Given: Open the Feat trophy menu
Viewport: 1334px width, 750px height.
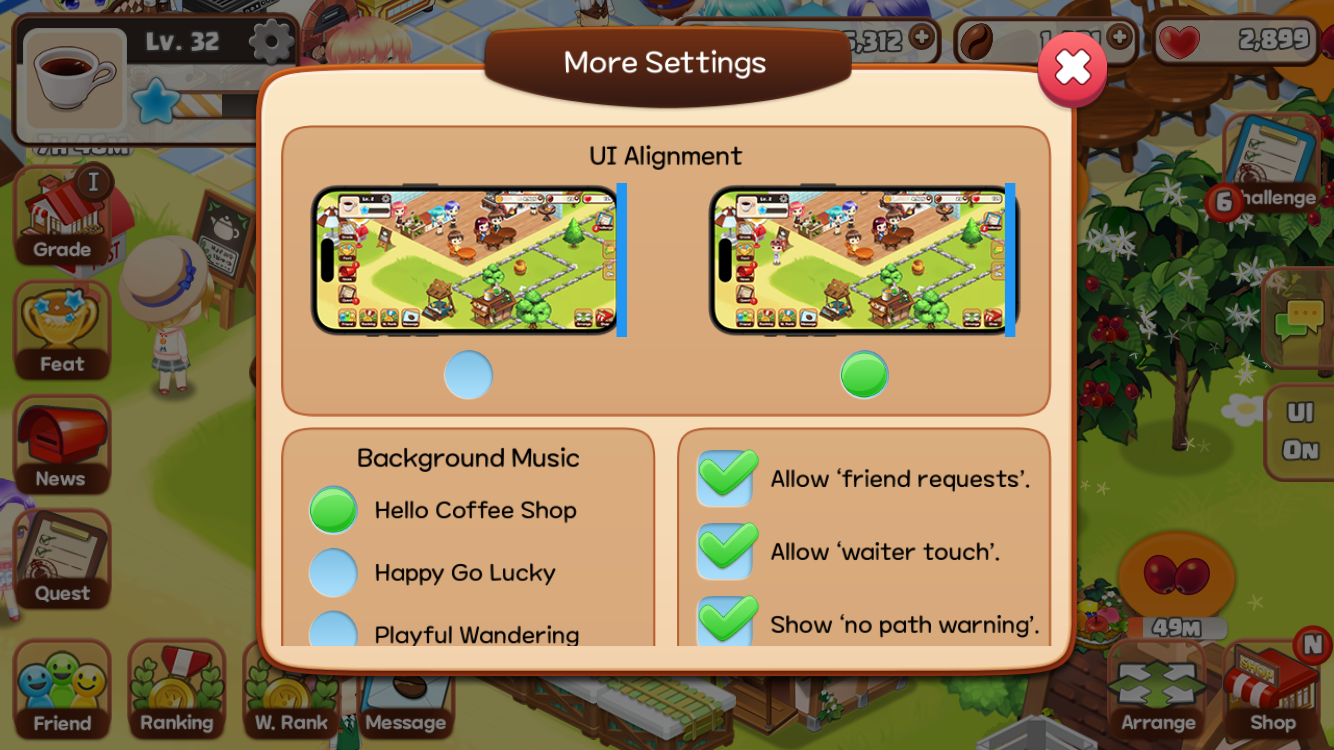Looking at the screenshot, I should 62,332.
